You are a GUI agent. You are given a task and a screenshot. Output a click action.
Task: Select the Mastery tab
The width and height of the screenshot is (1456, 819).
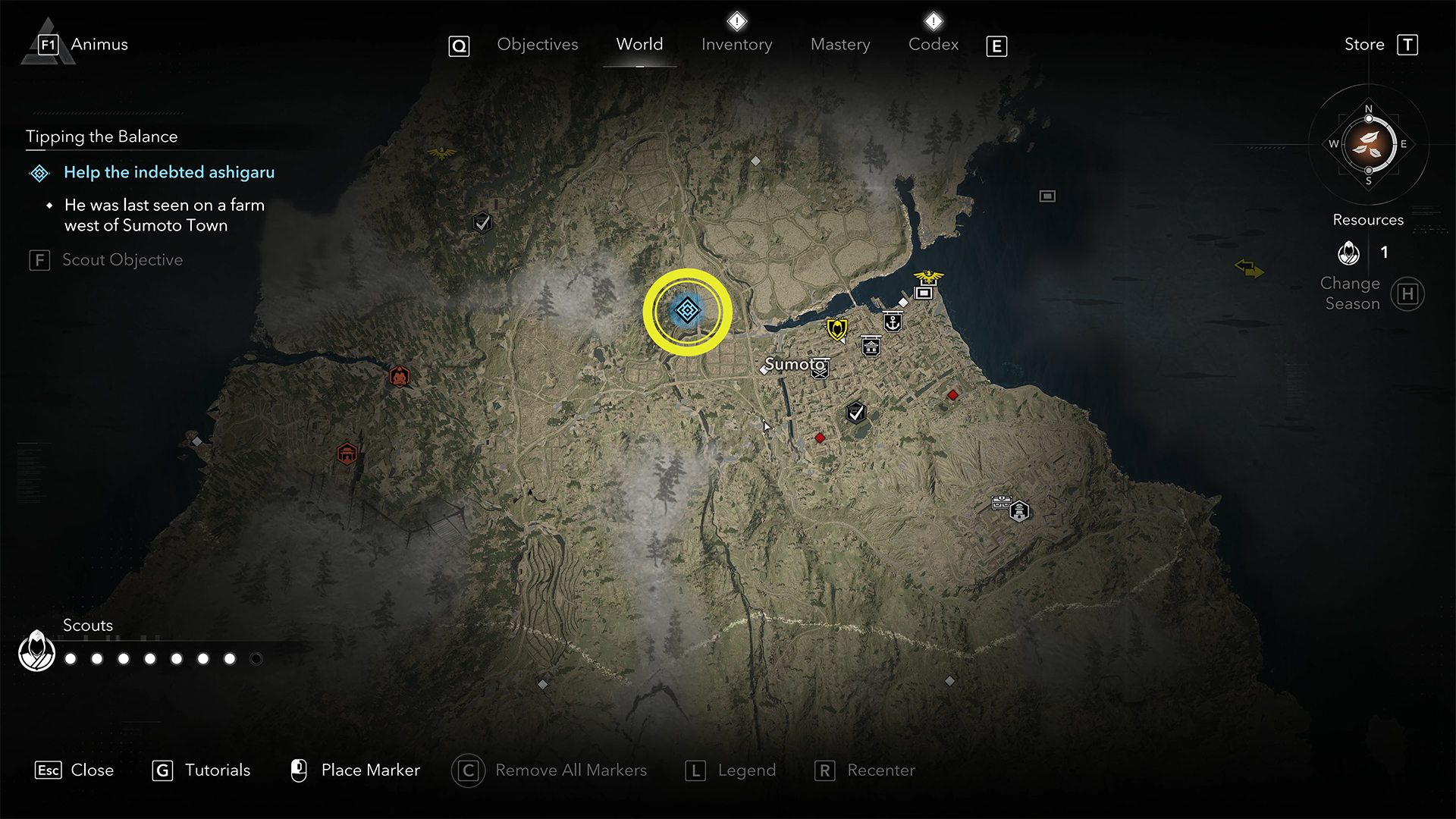(840, 45)
